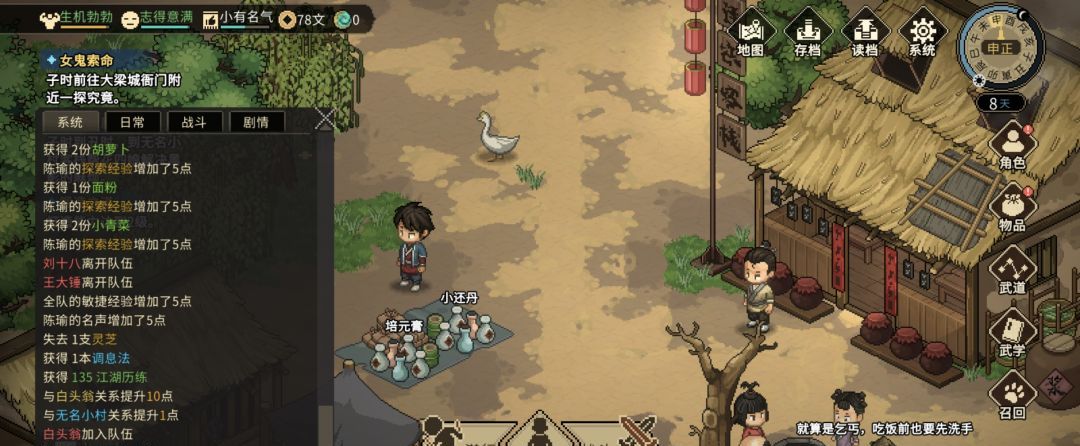Open the 武学 martial arts book
Image resolution: width=1080 pixels, height=446 pixels.
click(x=1012, y=333)
